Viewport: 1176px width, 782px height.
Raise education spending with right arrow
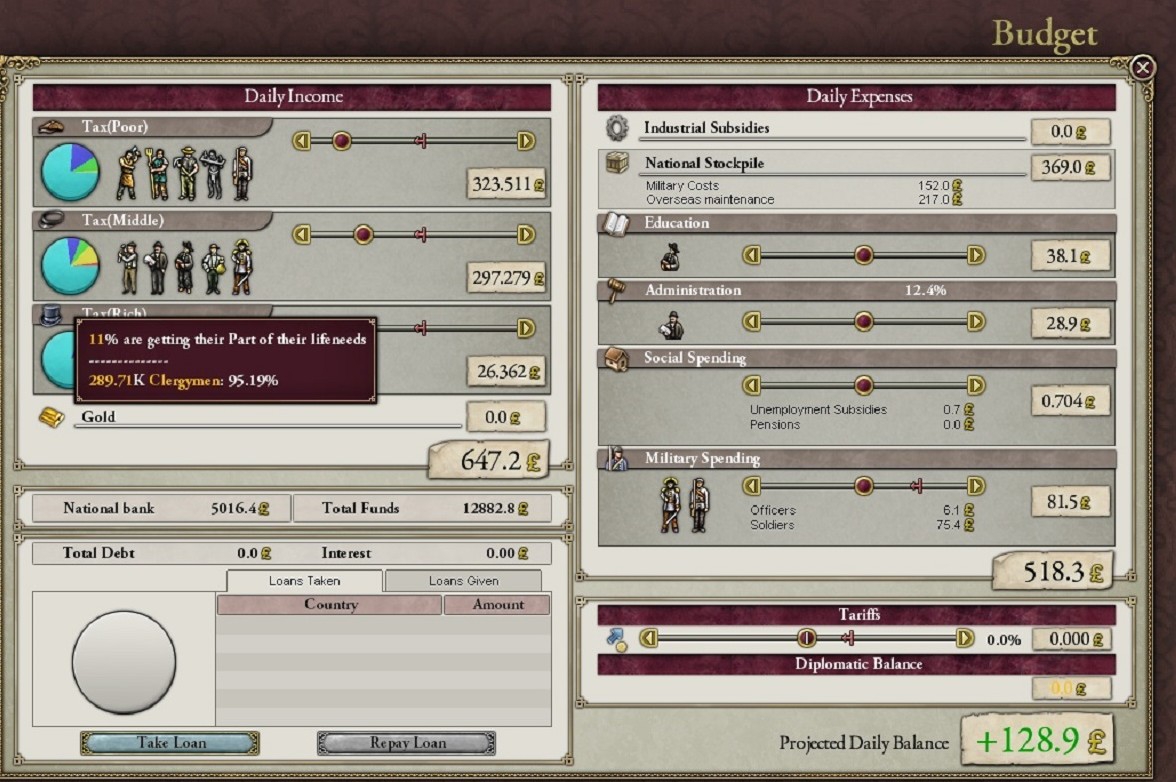click(x=976, y=255)
